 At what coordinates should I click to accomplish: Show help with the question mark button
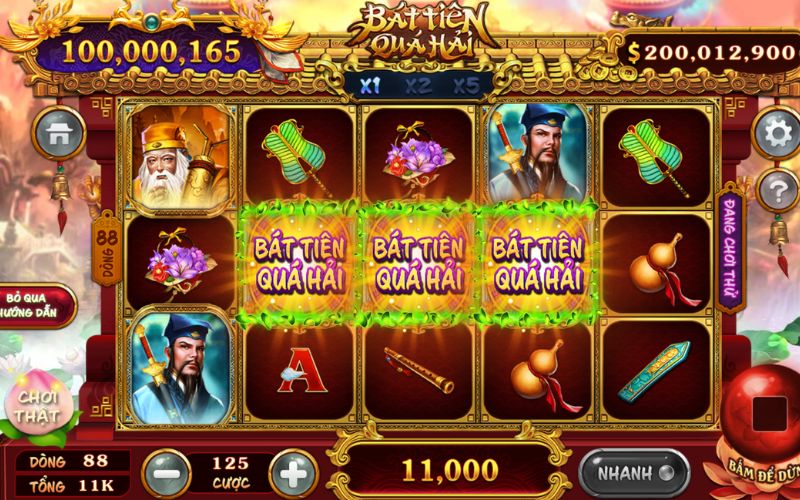pyautogui.click(x=776, y=188)
